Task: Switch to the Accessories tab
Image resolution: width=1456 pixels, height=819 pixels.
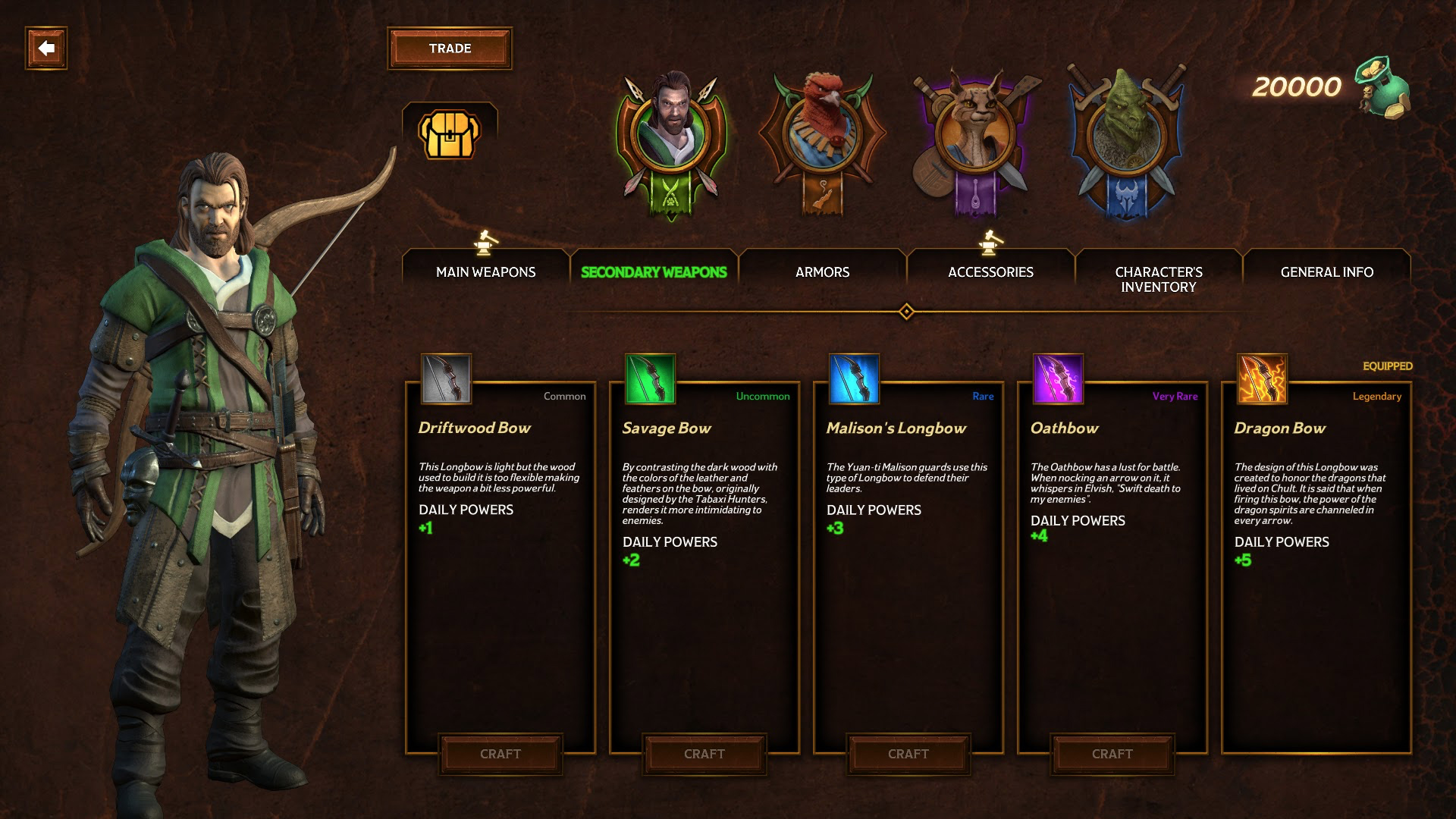Action: tap(990, 272)
